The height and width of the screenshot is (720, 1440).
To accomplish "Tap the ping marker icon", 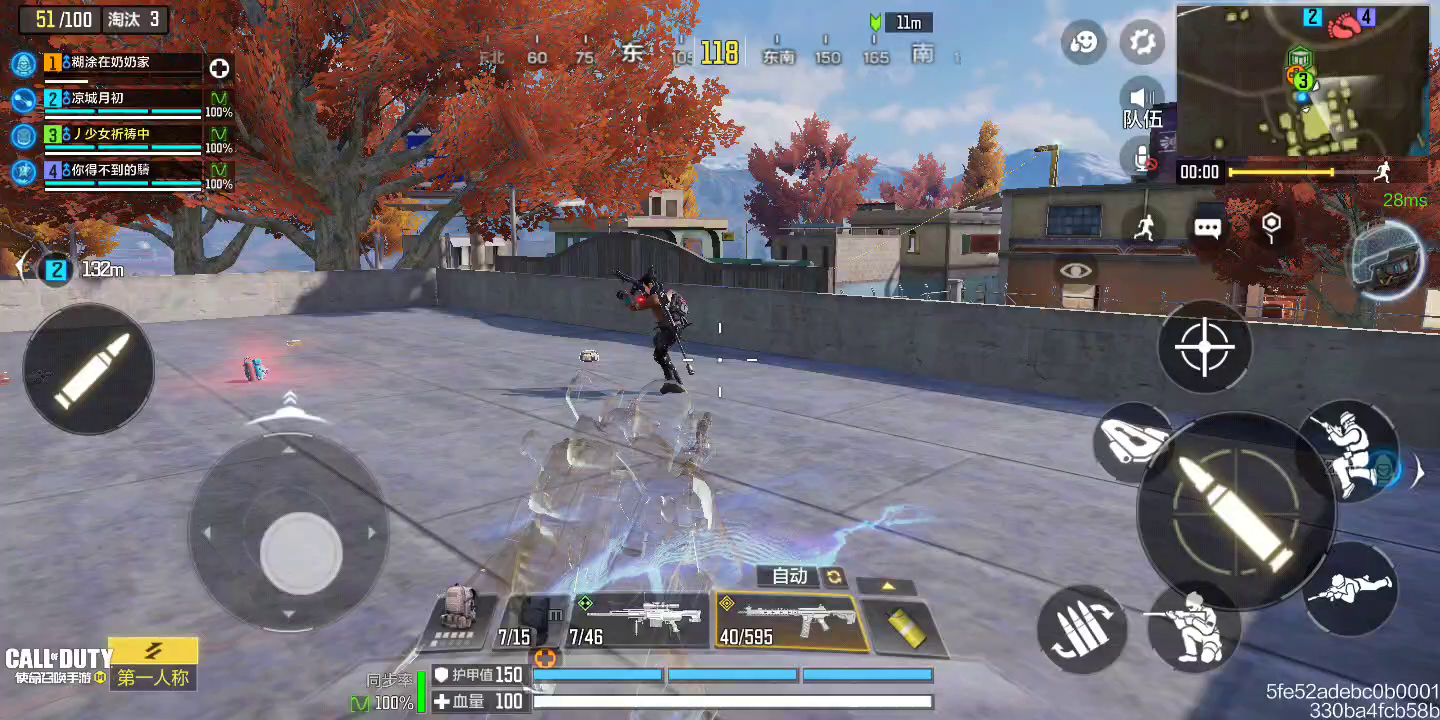I will (x=1270, y=227).
